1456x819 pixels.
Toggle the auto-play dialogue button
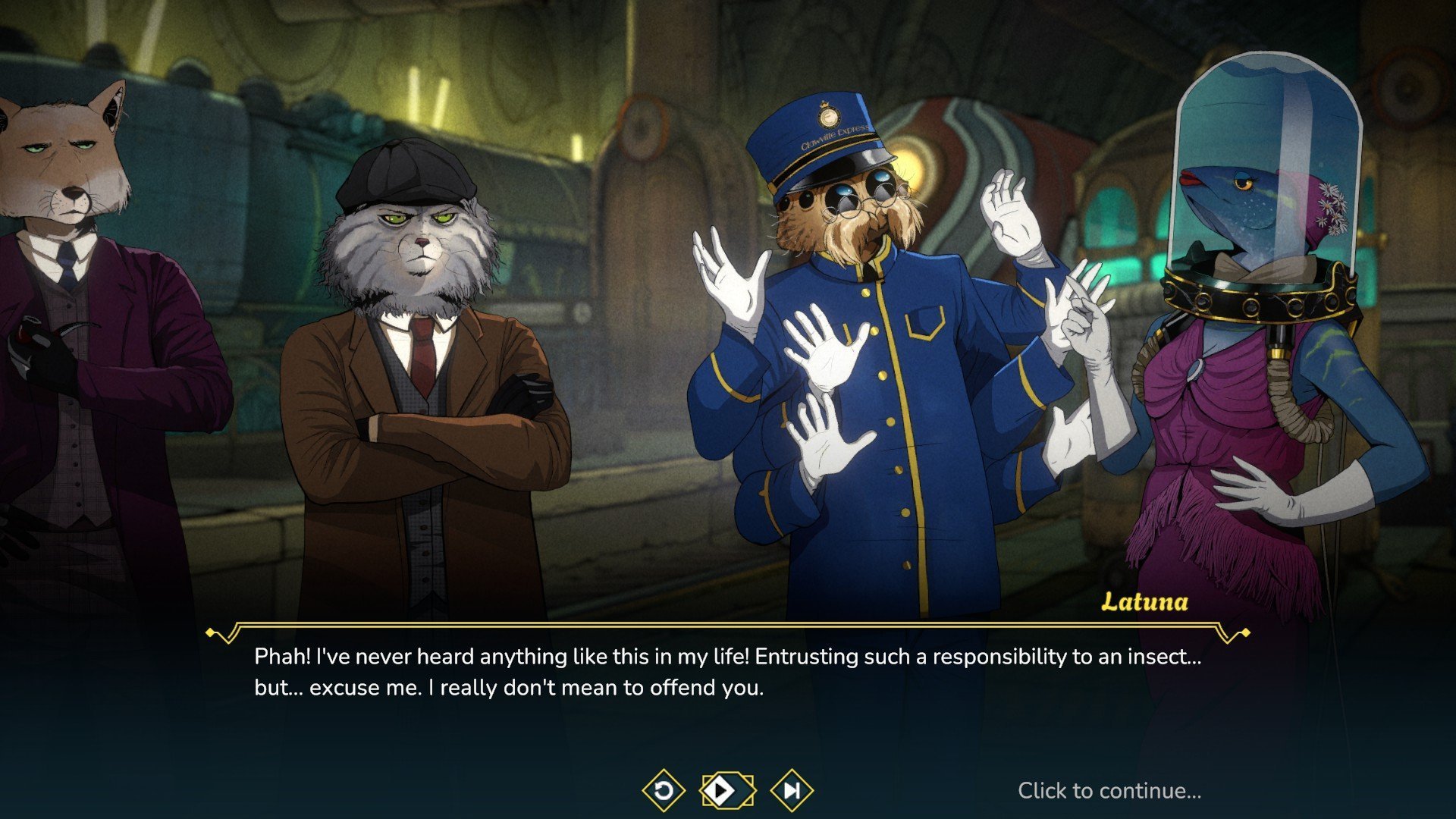(x=727, y=791)
